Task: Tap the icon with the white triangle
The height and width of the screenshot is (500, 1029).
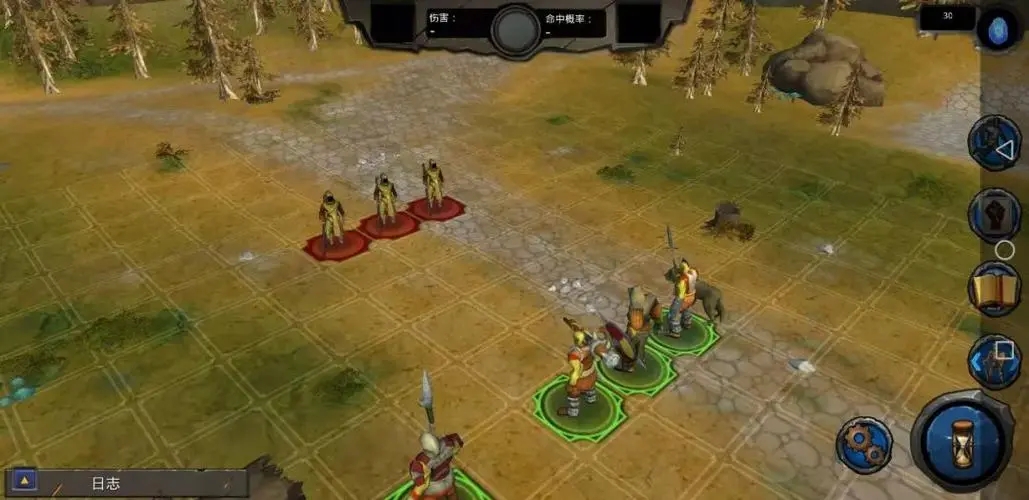Action: [995, 143]
